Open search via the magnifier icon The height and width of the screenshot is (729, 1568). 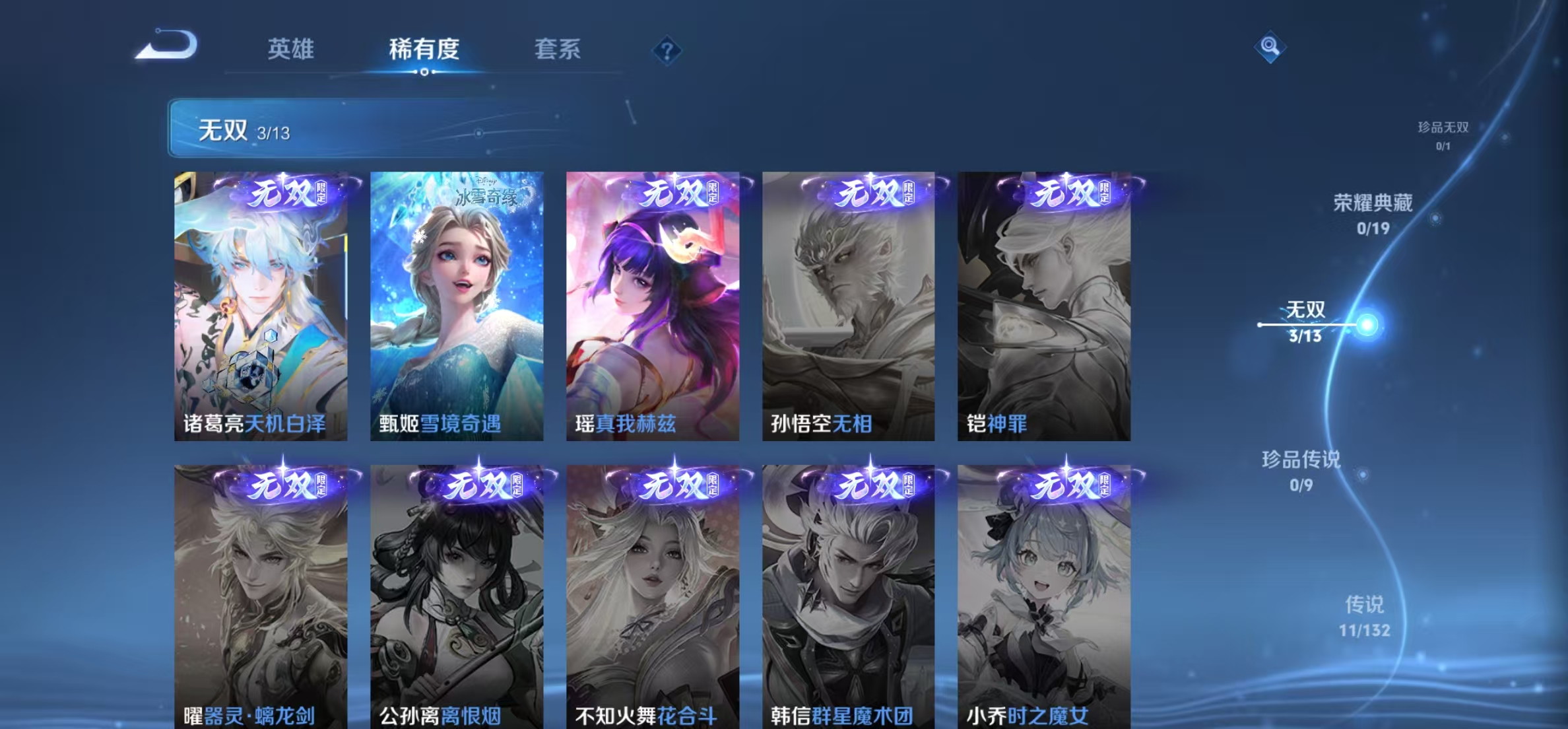coord(1270,48)
